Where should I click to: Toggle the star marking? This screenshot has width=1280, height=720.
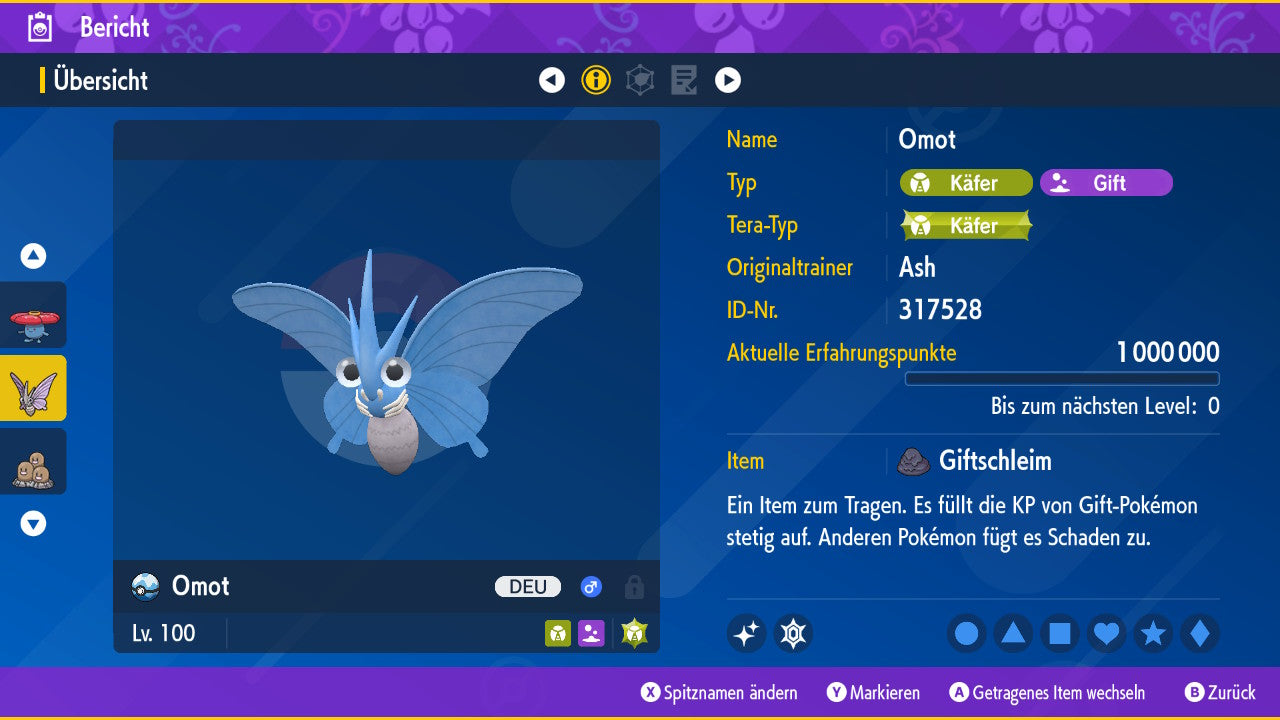coord(1153,633)
